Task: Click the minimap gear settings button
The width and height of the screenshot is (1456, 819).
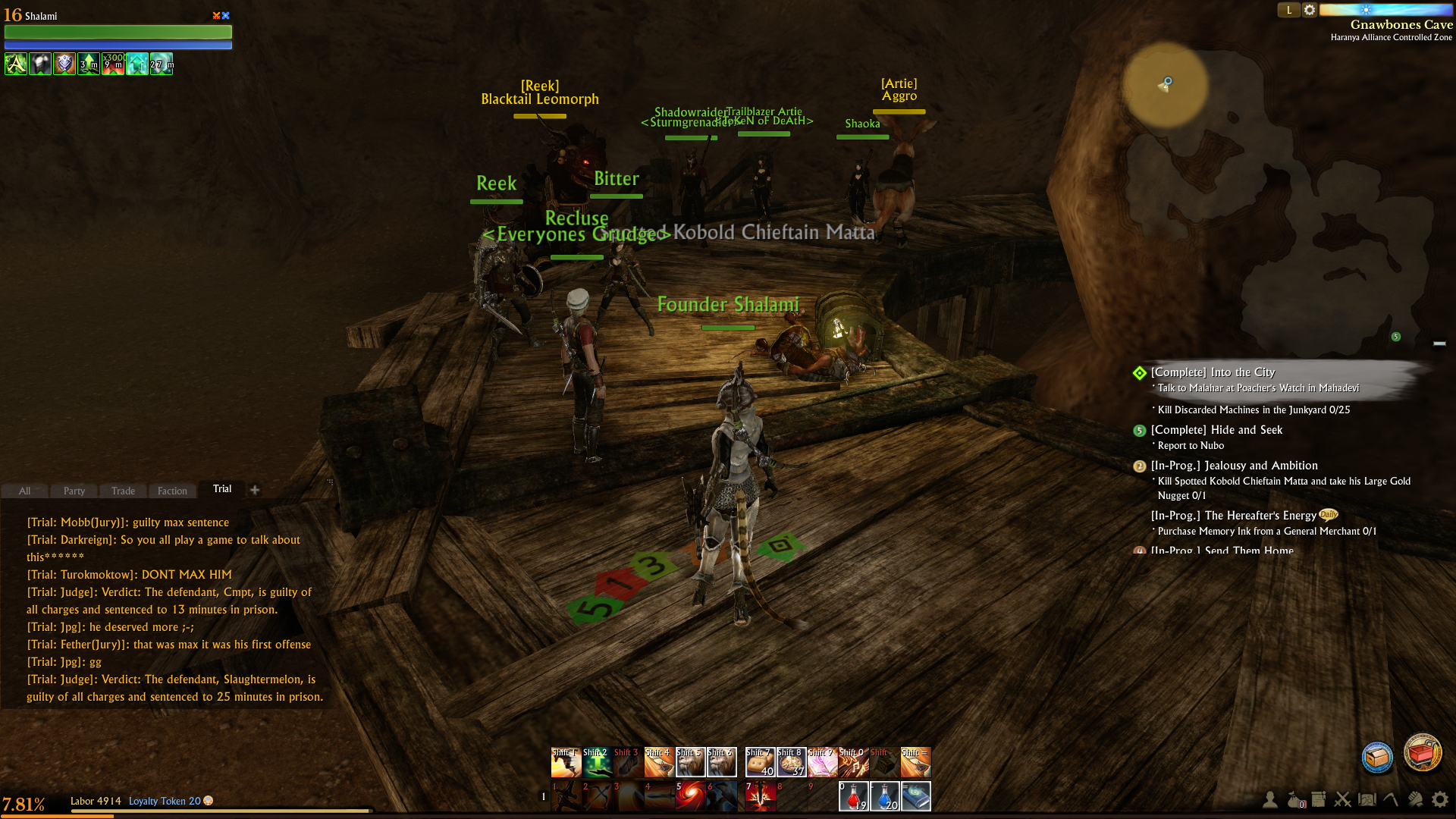Action: [x=1310, y=10]
